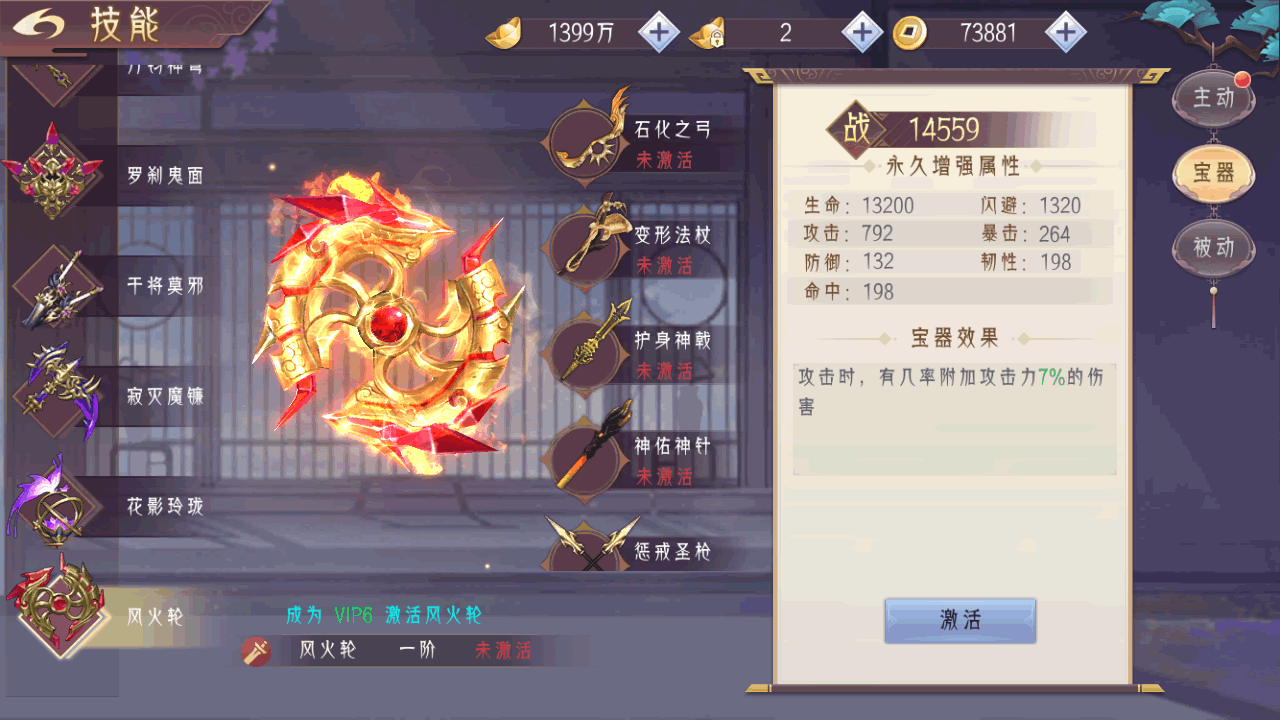Select the 惩戒圣枪 crossed spears icon

pyautogui.click(x=591, y=547)
